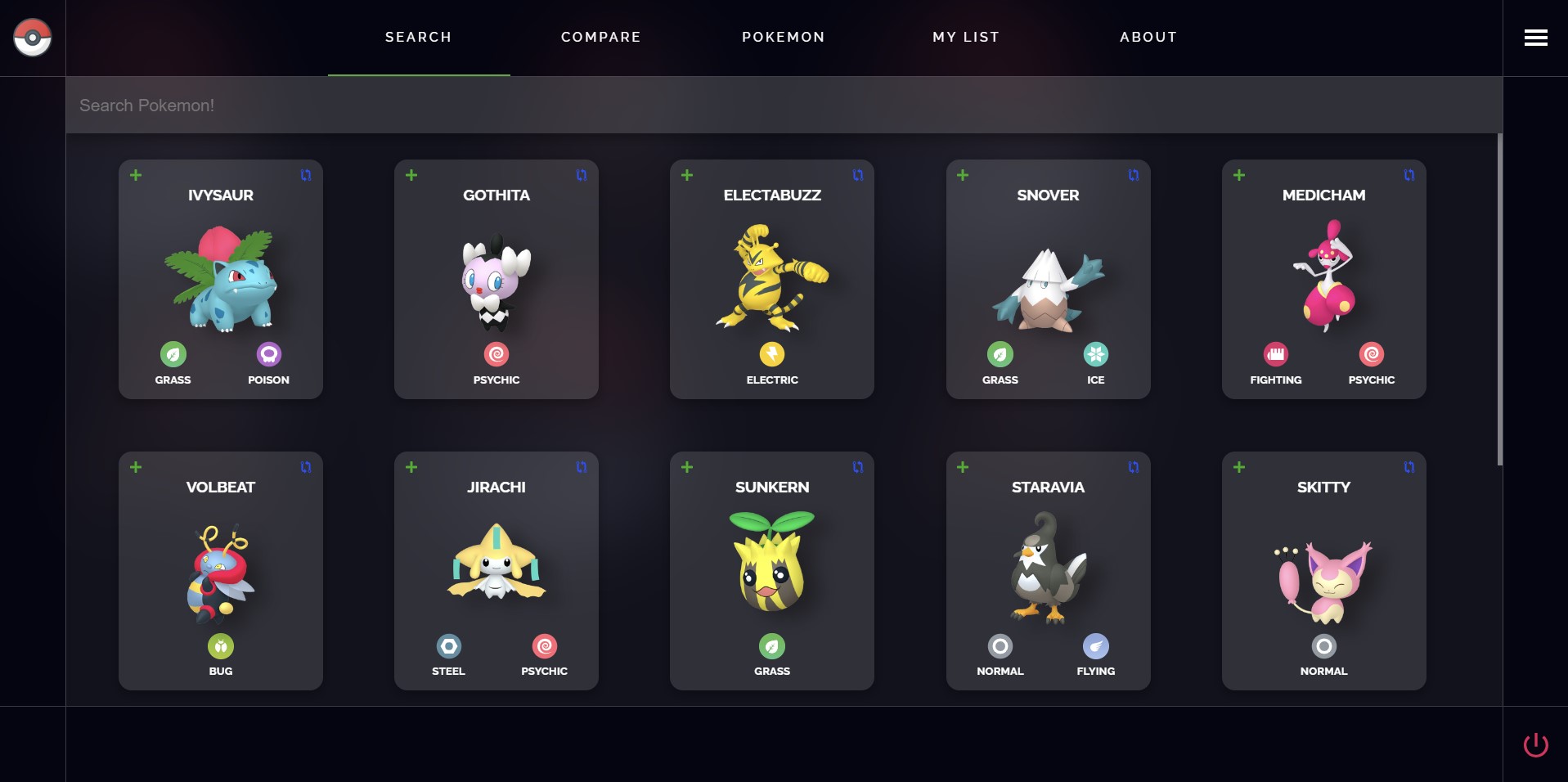The width and height of the screenshot is (1568, 782).
Task: Navigate to the Pokemon section
Action: pyautogui.click(x=783, y=37)
